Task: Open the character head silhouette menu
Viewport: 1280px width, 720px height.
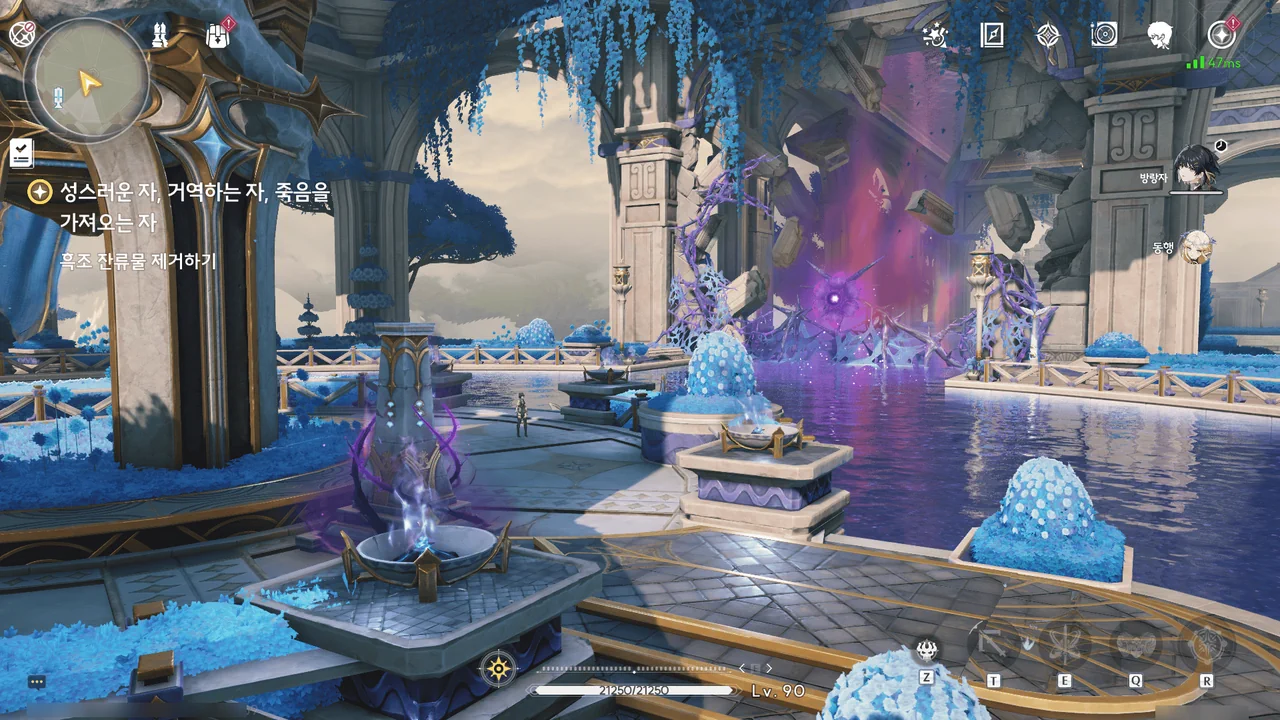Action: pos(1160,35)
